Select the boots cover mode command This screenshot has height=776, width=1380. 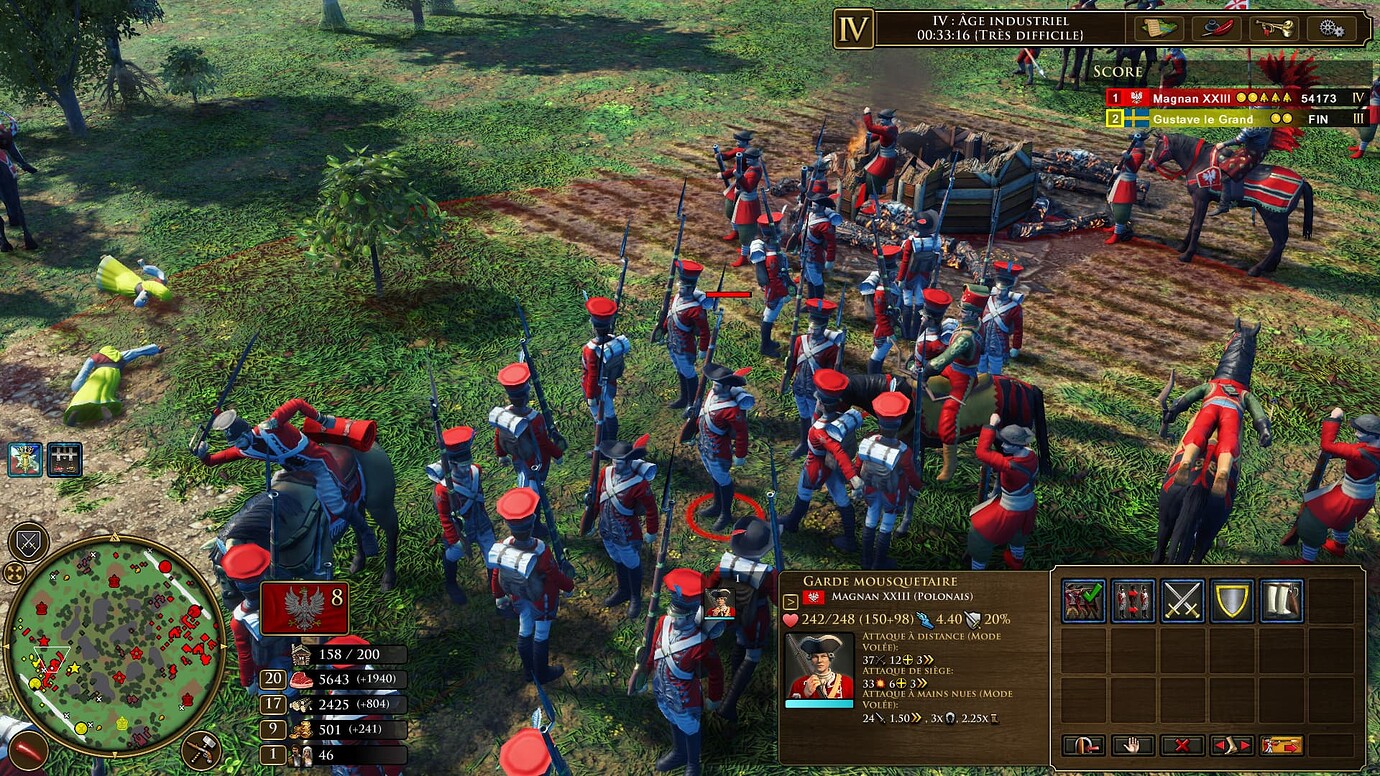(x=1281, y=599)
